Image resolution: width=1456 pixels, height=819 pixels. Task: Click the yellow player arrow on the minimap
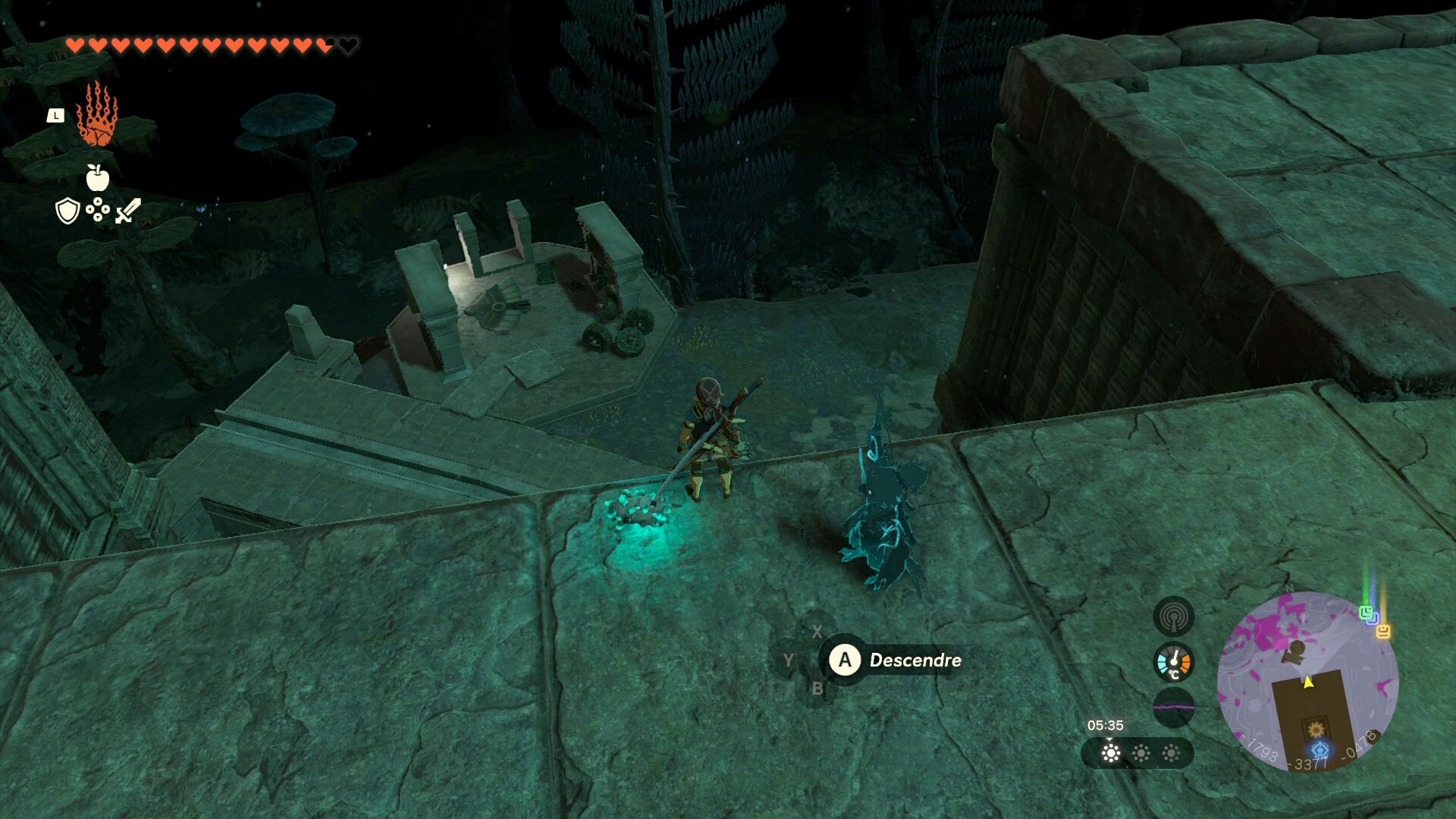(x=1308, y=682)
